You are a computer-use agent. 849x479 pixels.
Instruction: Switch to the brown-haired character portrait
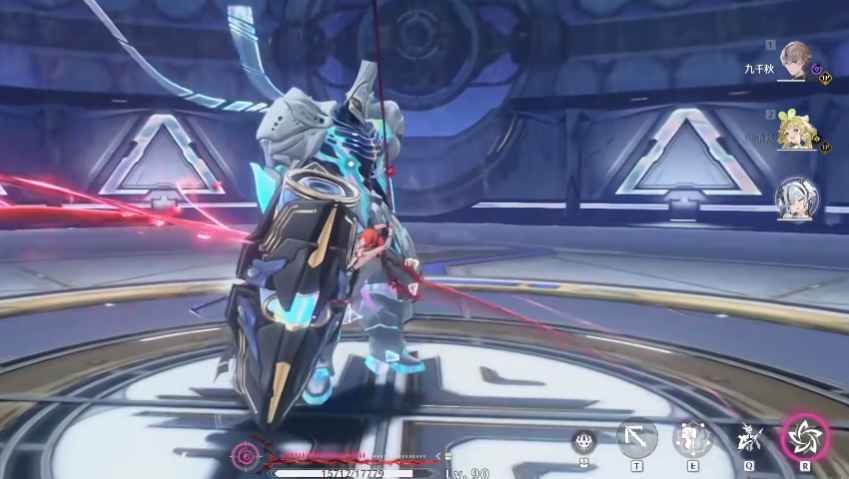pyautogui.click(x=796, y=60)
